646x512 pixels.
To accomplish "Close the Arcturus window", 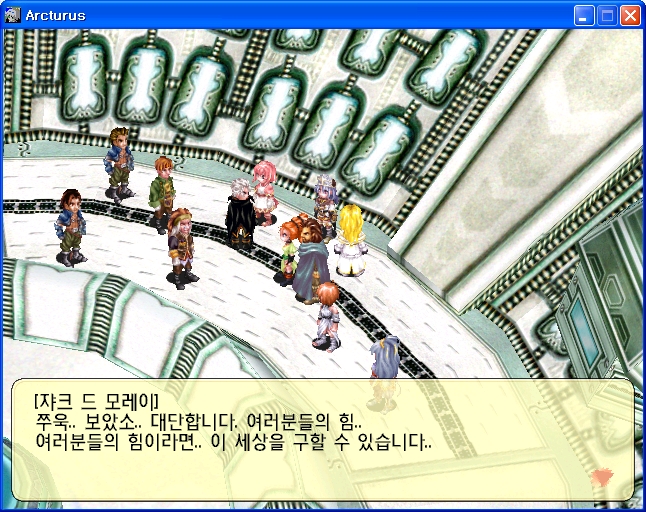I will coord(630,15).
